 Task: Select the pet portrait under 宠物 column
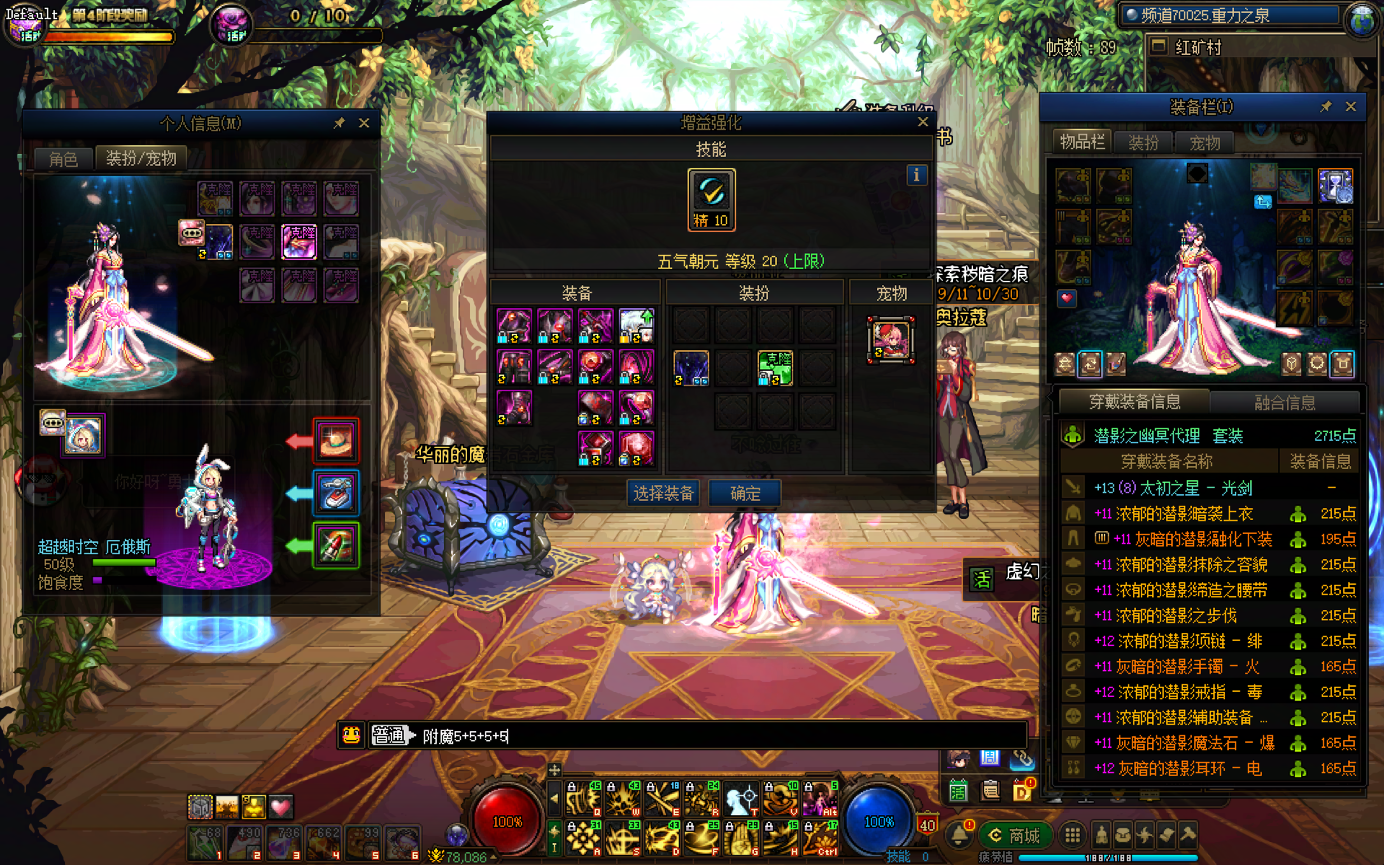891,339
